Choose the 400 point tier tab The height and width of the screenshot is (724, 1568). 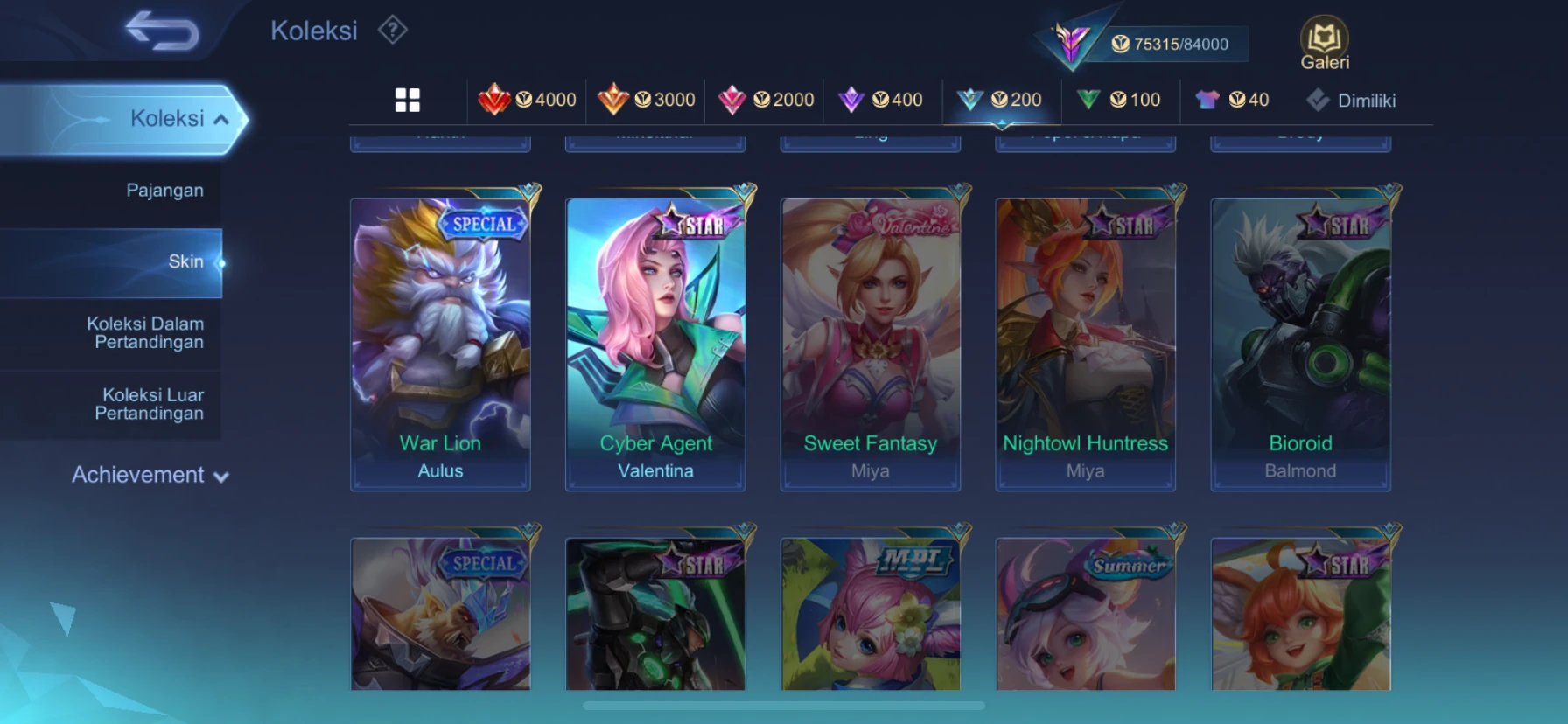tap(881, 101)
